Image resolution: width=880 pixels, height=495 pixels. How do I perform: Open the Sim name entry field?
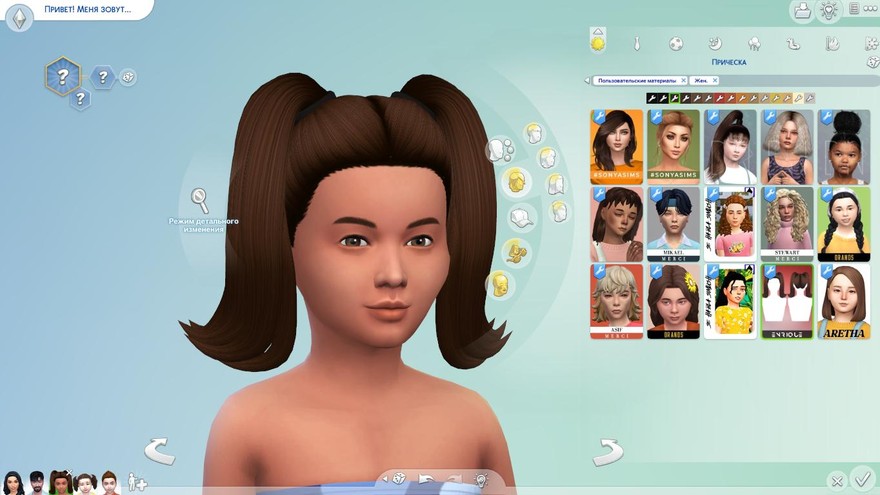point(86,9)
